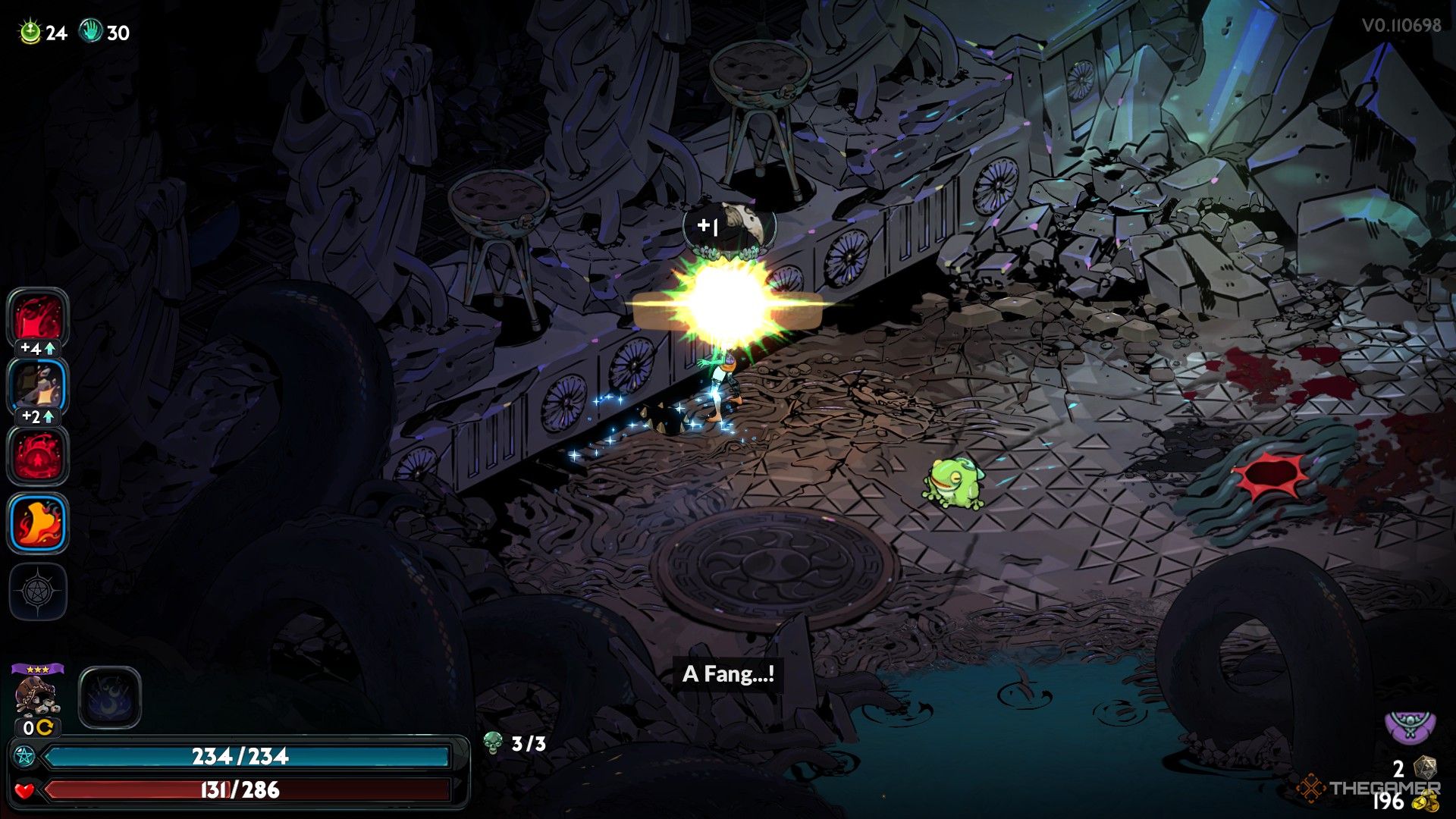Select the three-star pouch keepsake icon
The width and height of the screenshot is (1456, 819).
click(36, 694)
